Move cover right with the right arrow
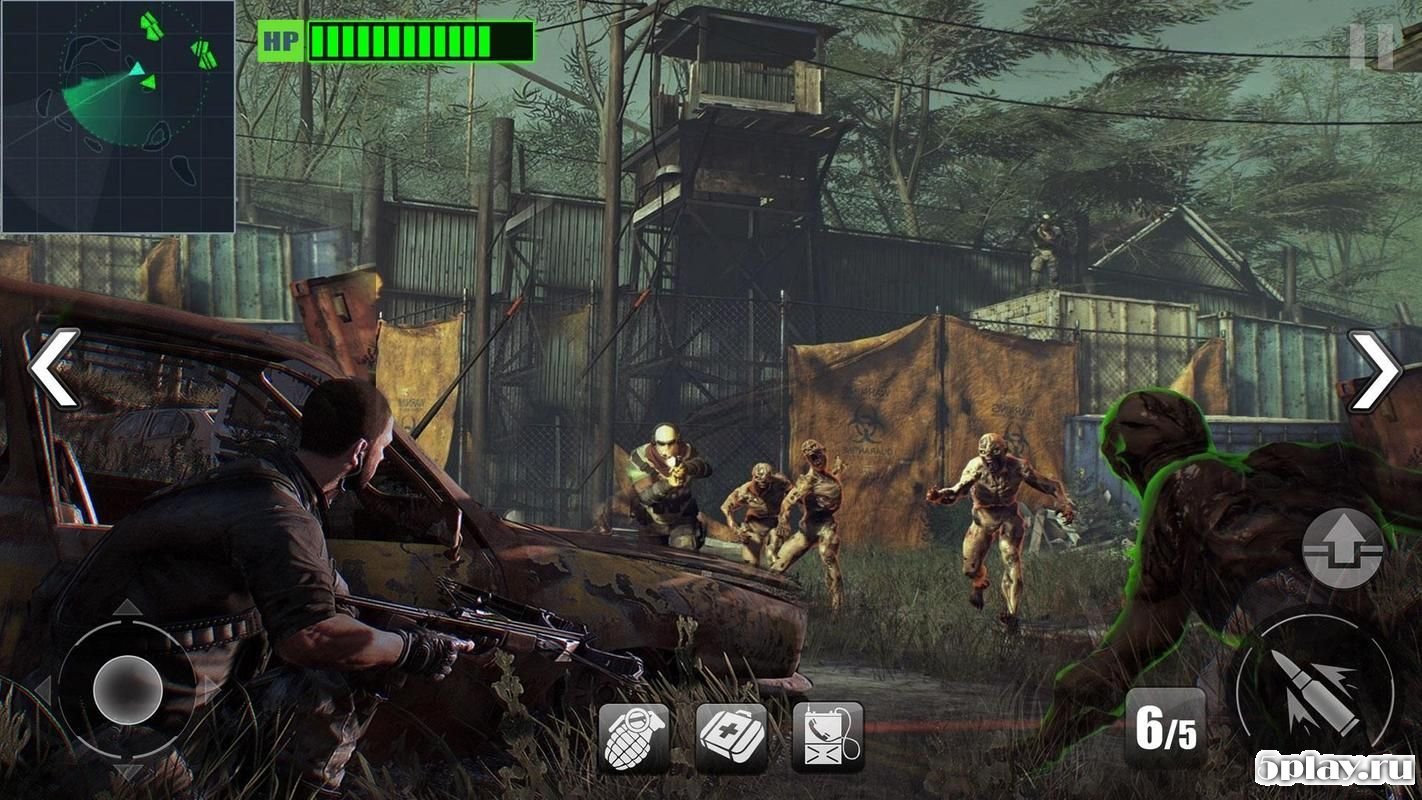1422x800 pixels. 1375,371
